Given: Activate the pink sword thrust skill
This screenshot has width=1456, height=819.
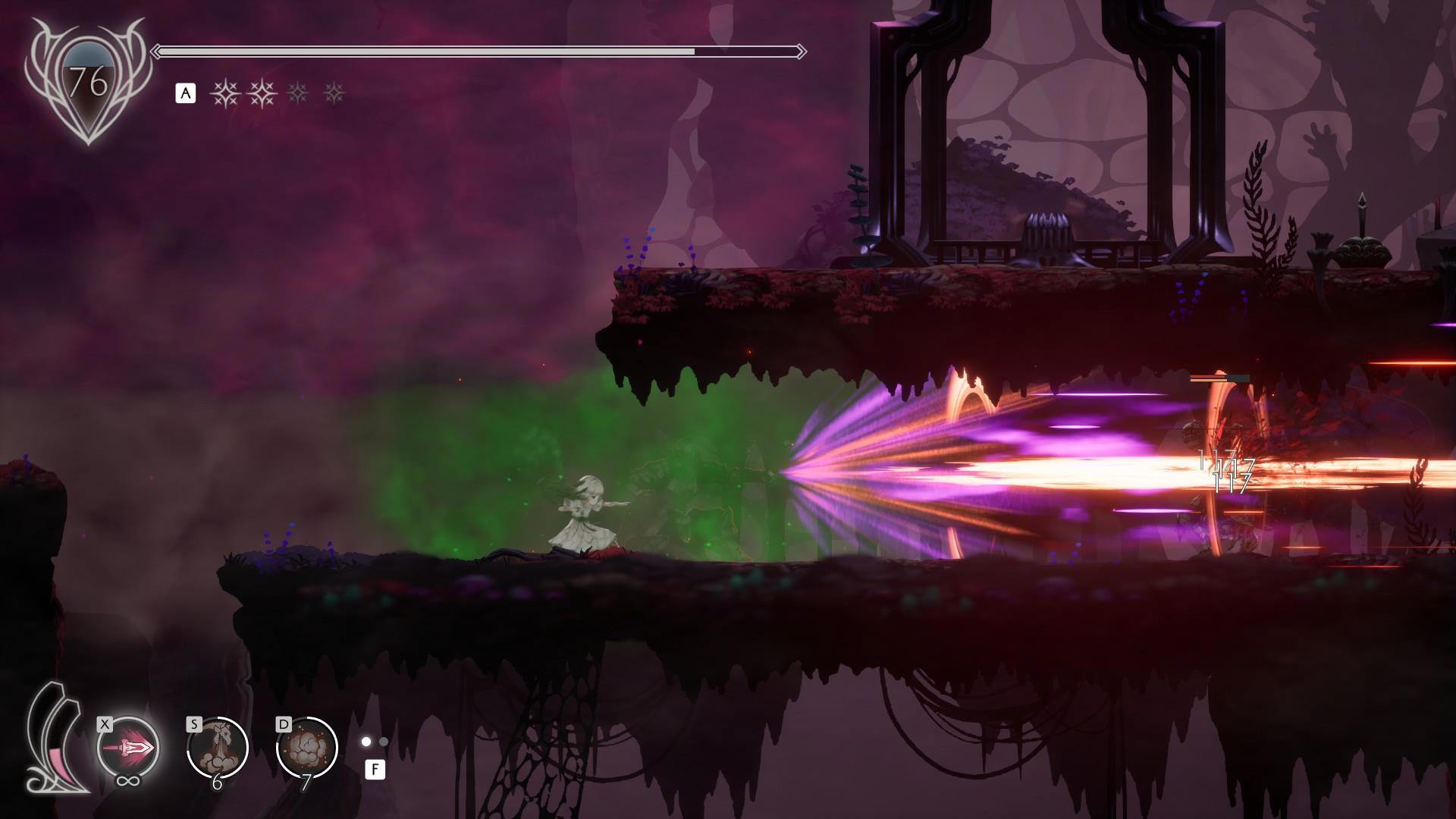Looking at the screenshot, I should (x=128, y=748).
